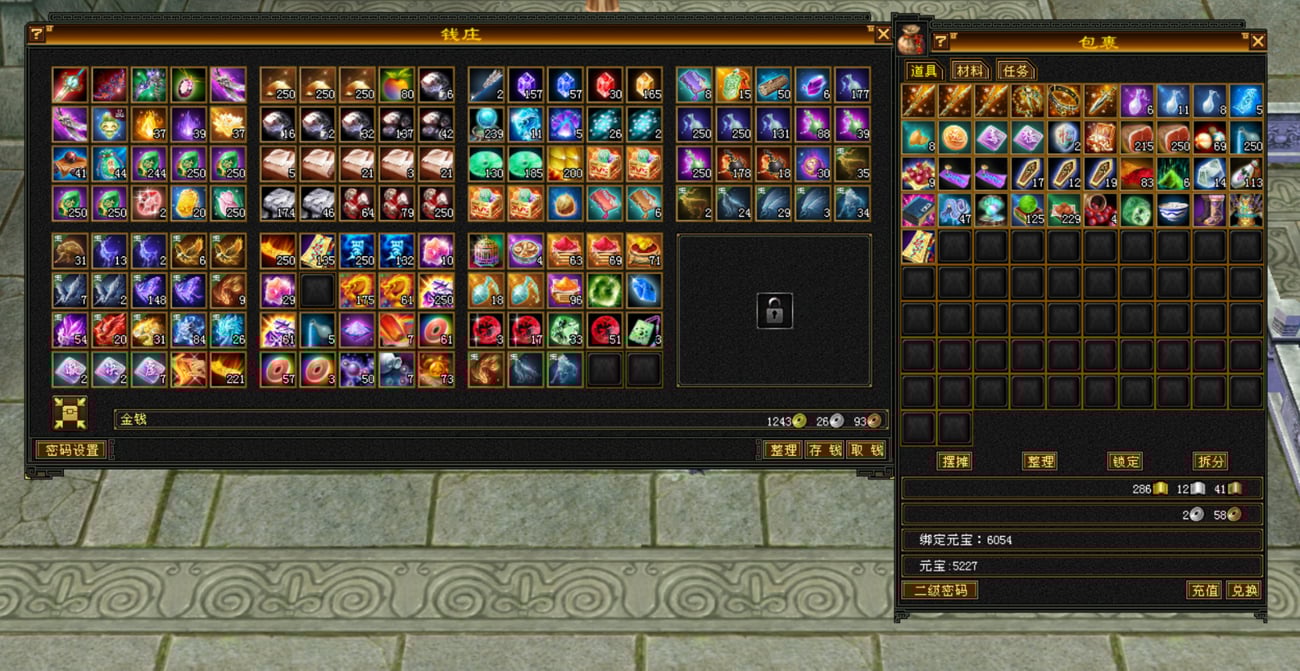The height and width of the screenshot is (671, 1300).
Task: Click the chest icon beside 金钱 bar
Action: (x=70, y=413)
